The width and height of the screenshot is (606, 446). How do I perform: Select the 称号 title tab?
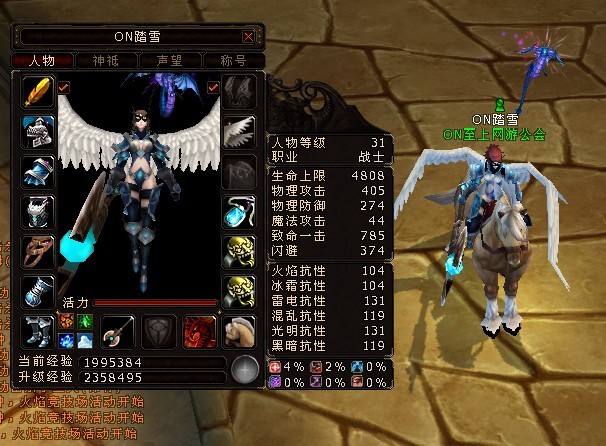point(232,61)
